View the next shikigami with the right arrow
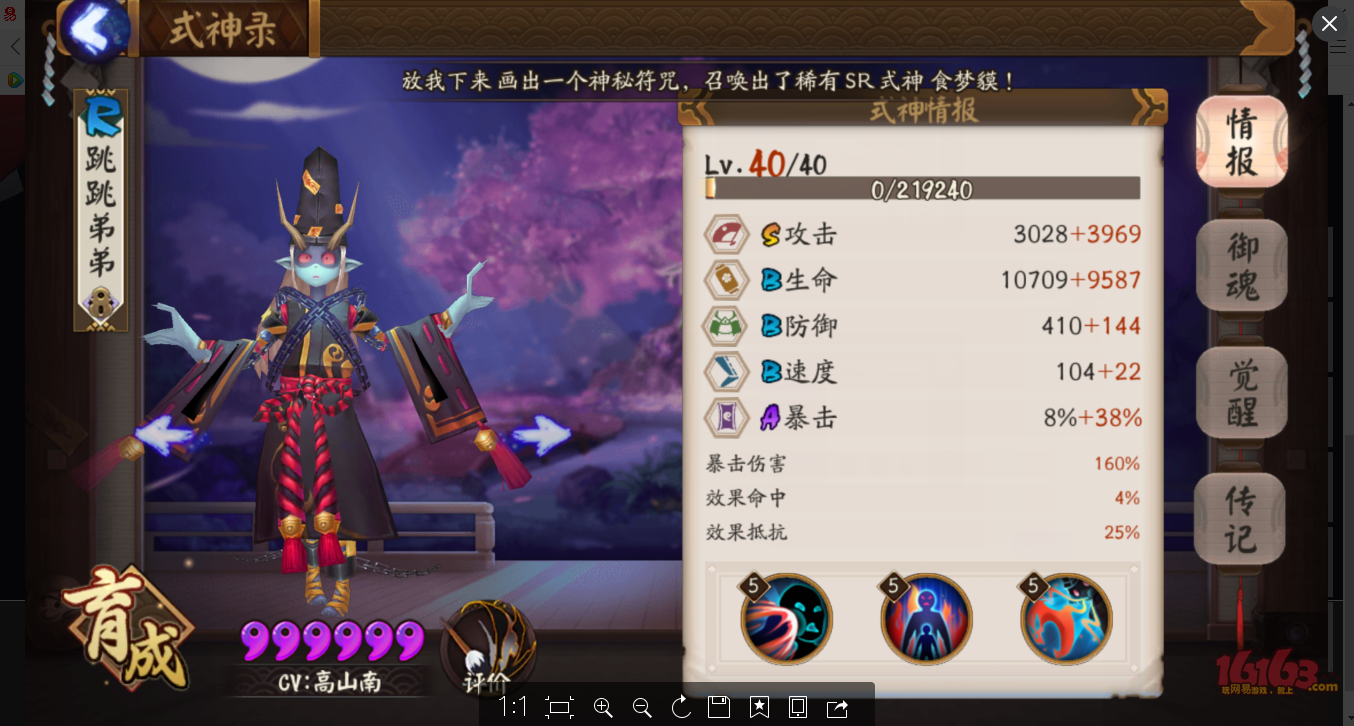The height and width of the screenshot is (726, 1354). [x=541, y=436]
